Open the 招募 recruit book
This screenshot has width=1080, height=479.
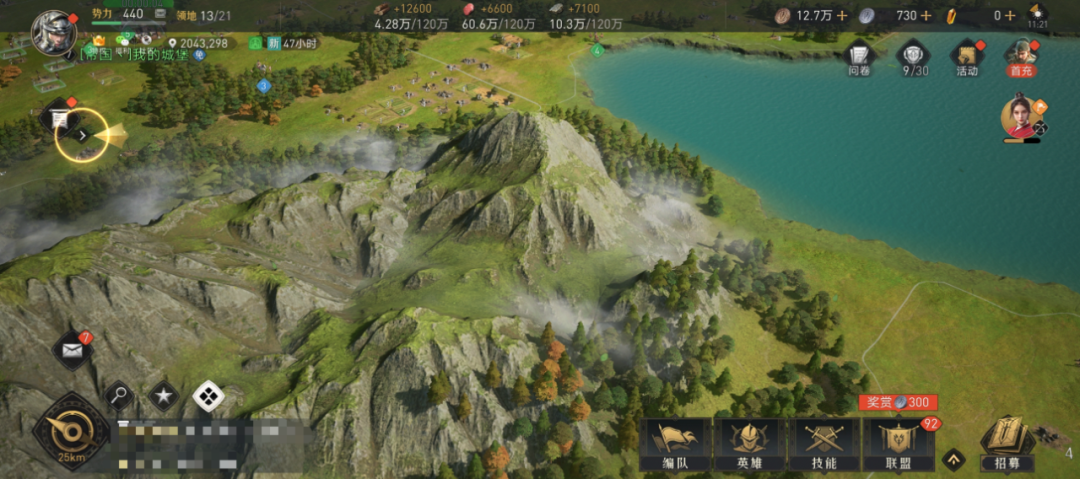point(1006,444)
